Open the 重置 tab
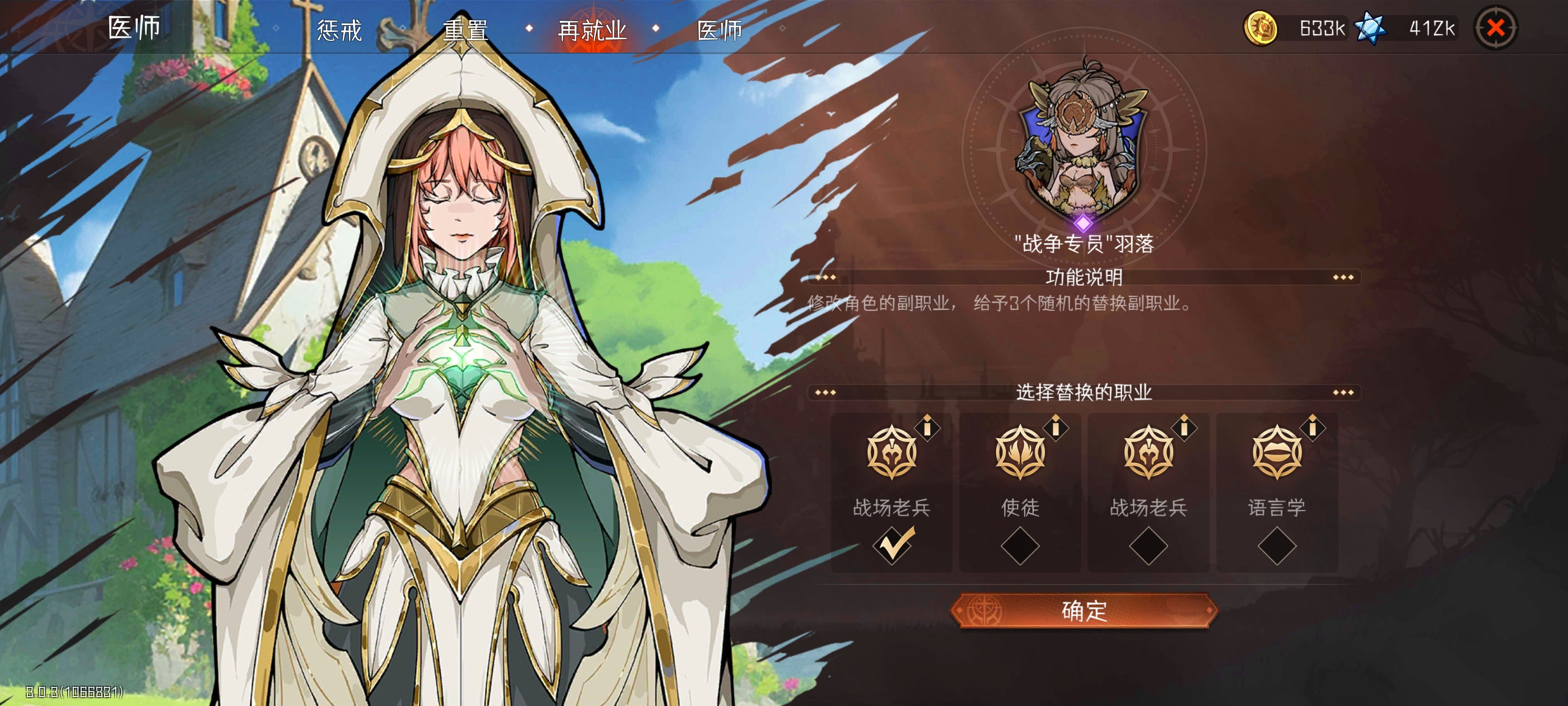The image size is (1568, 706). [x=466, y=30]
